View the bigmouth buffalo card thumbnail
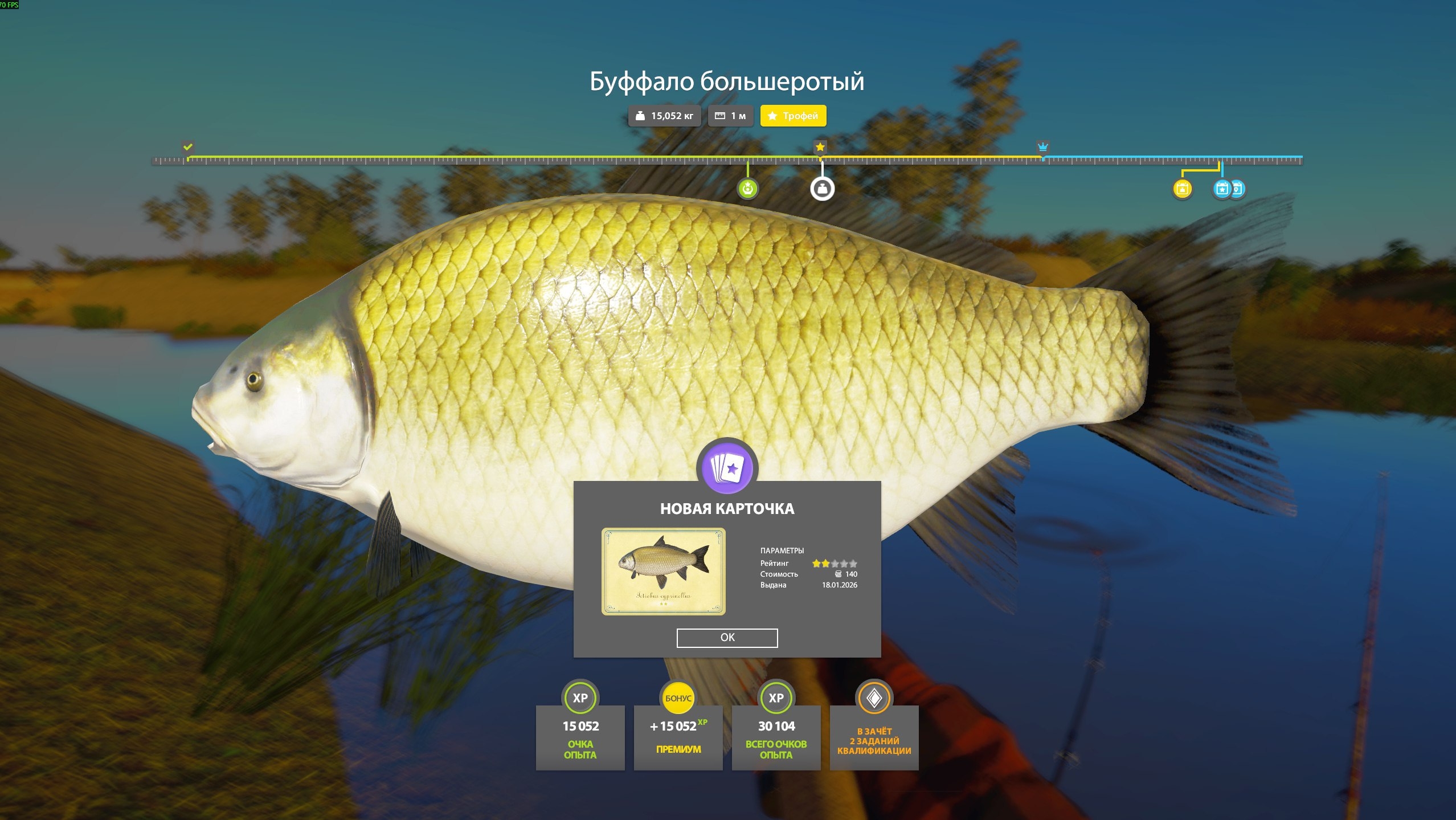Screen dimensions: 1456x820 coord(663,571)
